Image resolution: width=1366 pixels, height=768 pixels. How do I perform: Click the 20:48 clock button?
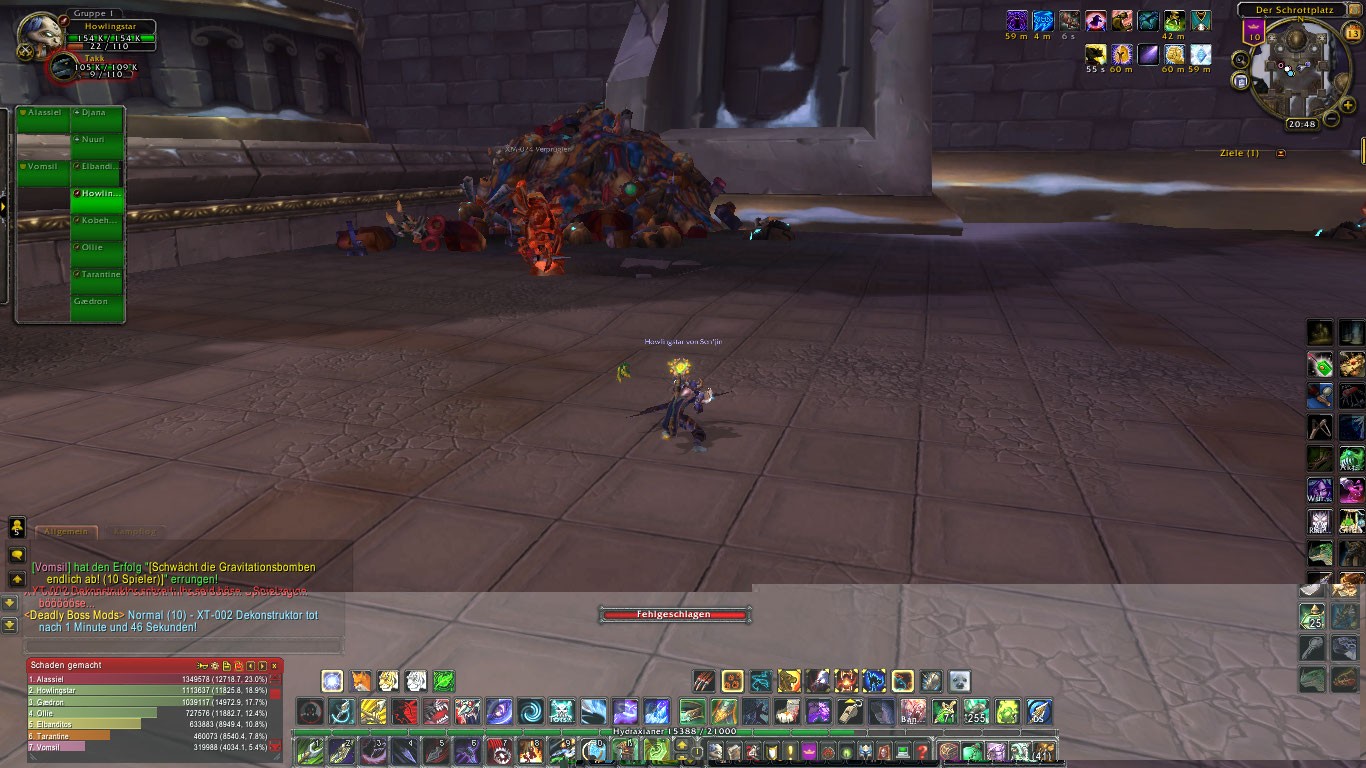(x=1302, y=124)
